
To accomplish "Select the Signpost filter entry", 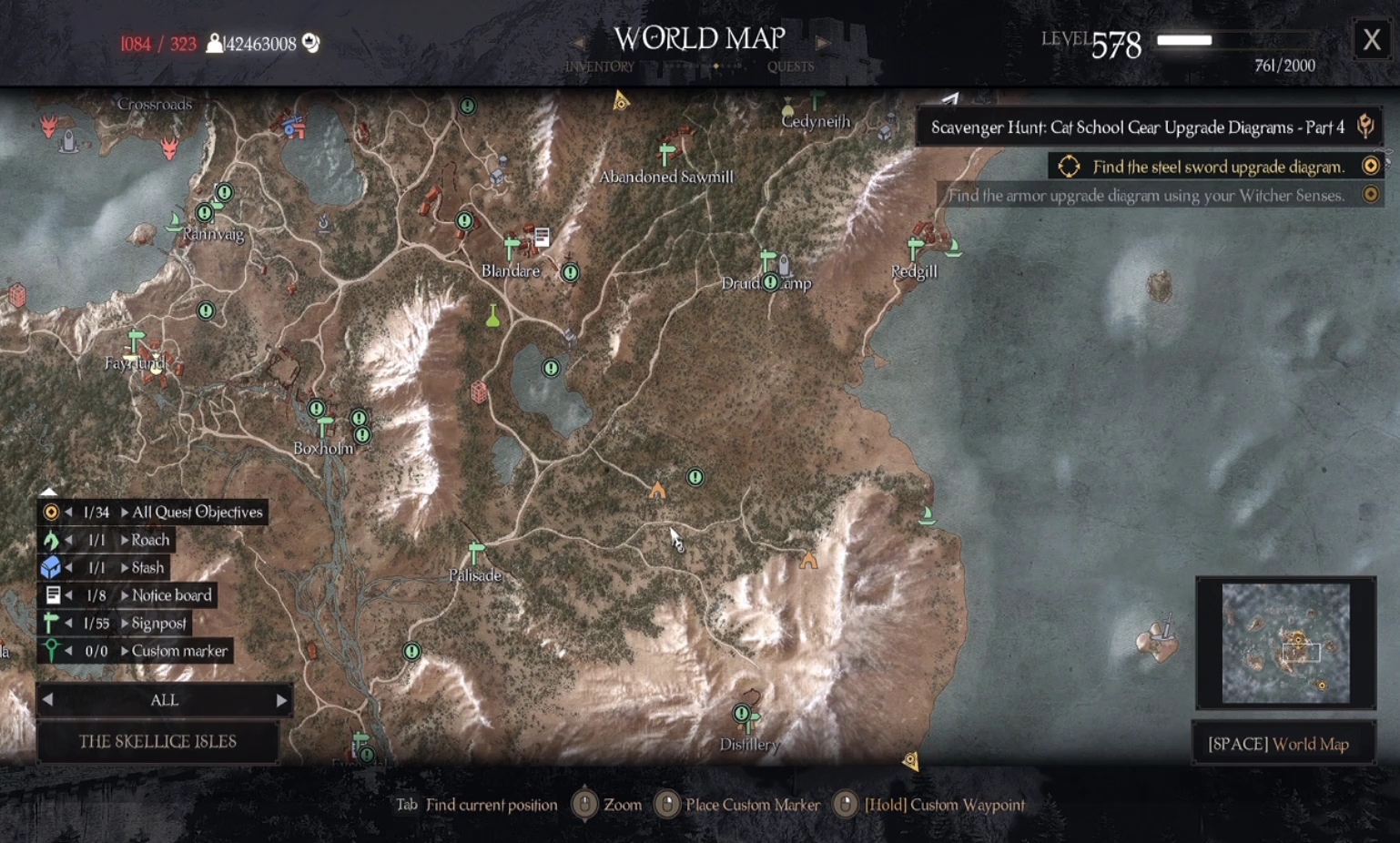I will point(158,624).
